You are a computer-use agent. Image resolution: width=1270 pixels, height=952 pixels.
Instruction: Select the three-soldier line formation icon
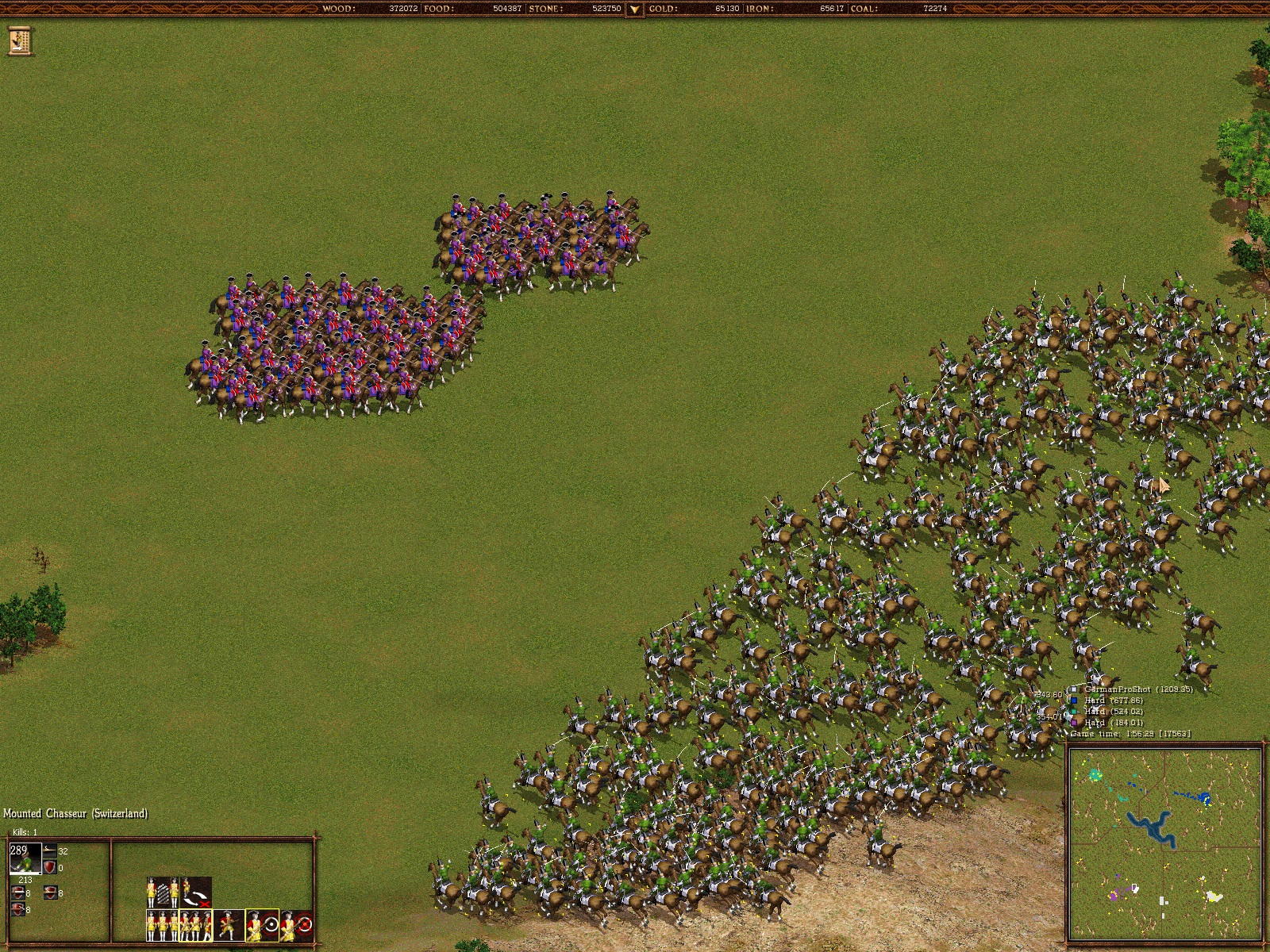click(161, 925)
